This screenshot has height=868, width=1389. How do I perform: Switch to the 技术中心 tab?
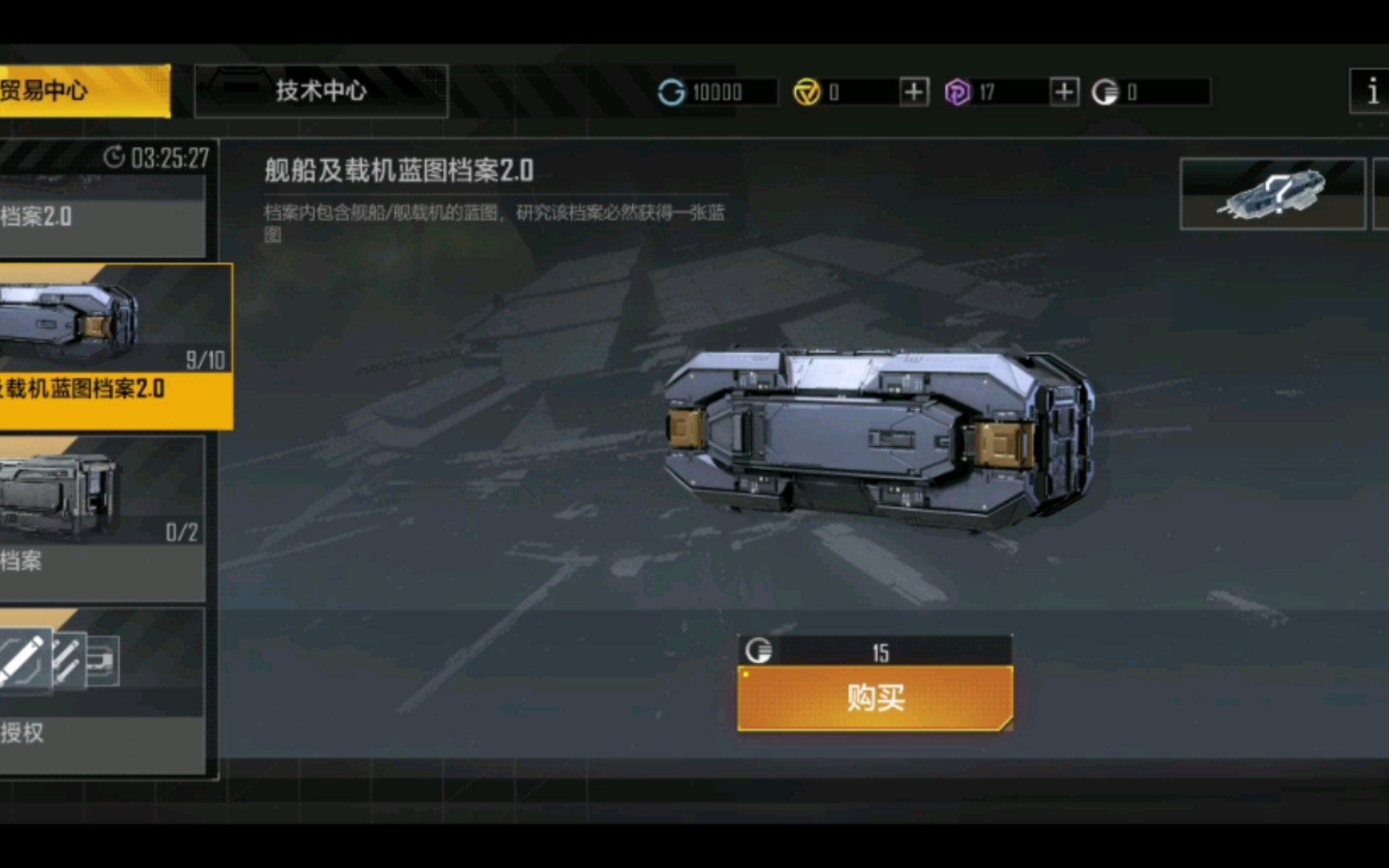pos(322,91)
